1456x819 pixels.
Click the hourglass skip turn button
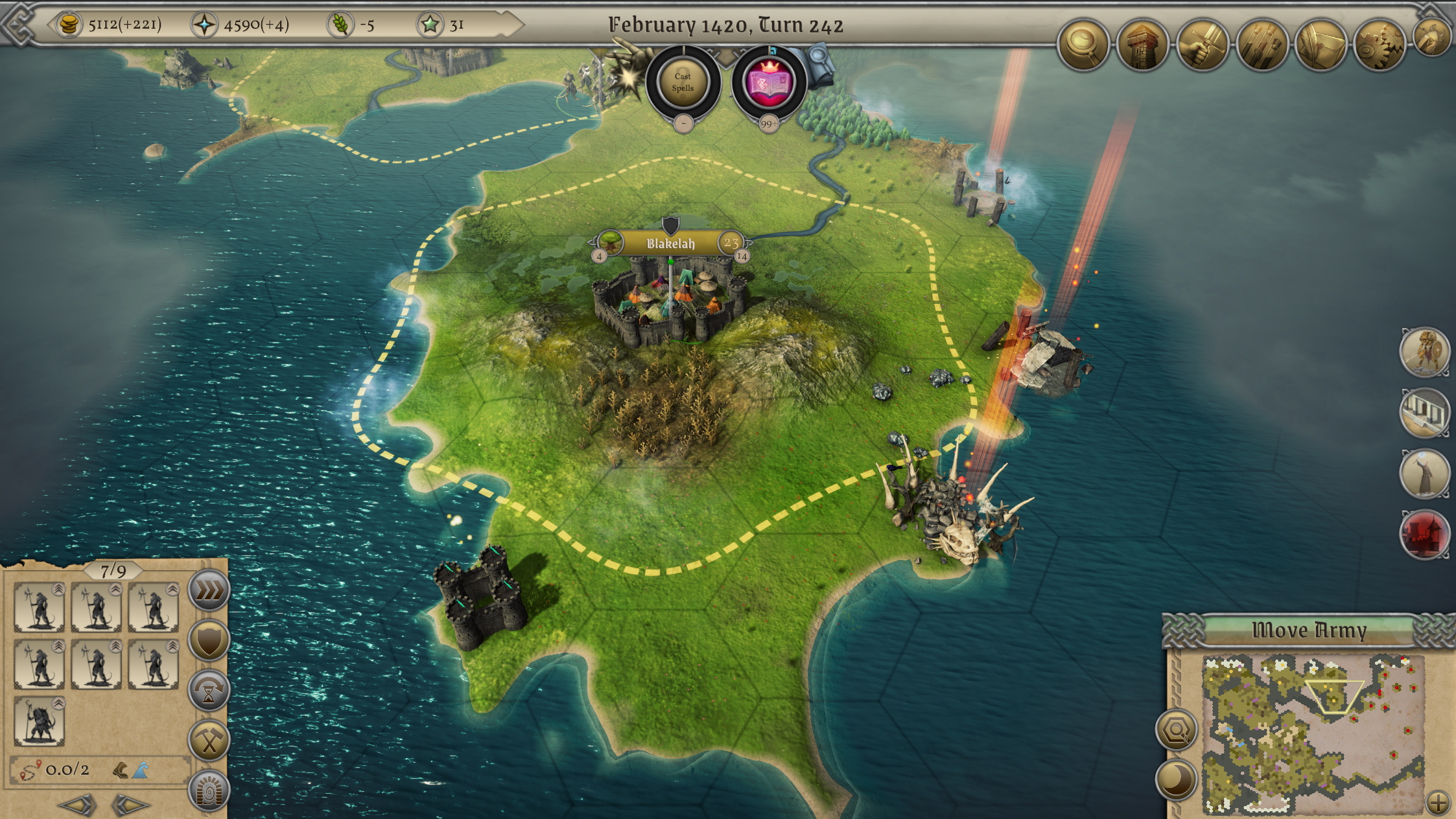click(209, 691)
